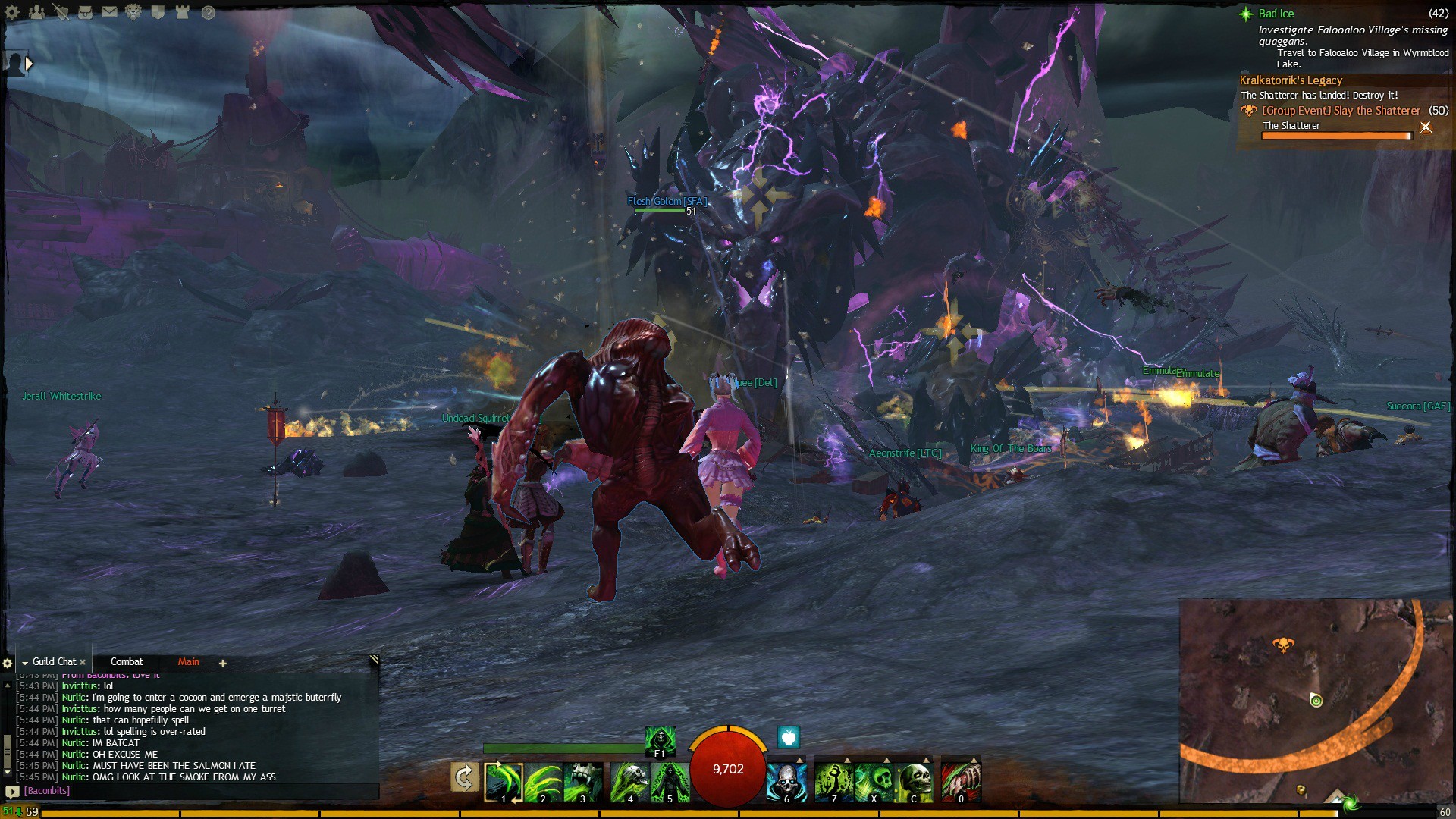Click the Slay the Shatterer event tracker
Viewport: 1456px width, 819px height.
pyautogui.click(x=1341, y=111)
